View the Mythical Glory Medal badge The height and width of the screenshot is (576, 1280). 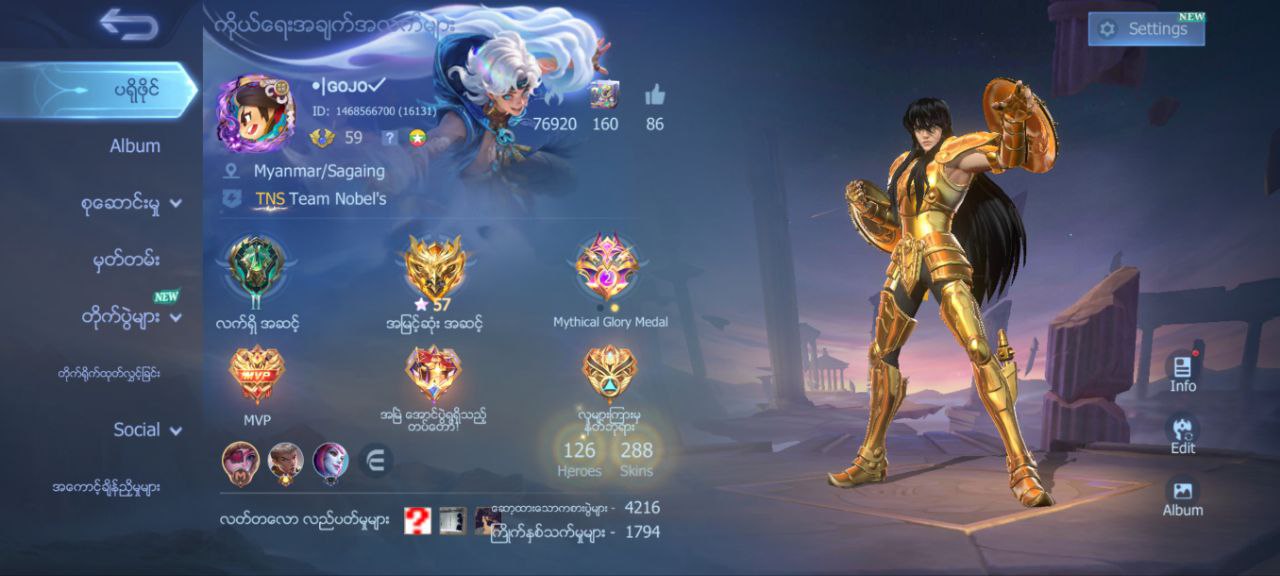click(x=609, y=267)
